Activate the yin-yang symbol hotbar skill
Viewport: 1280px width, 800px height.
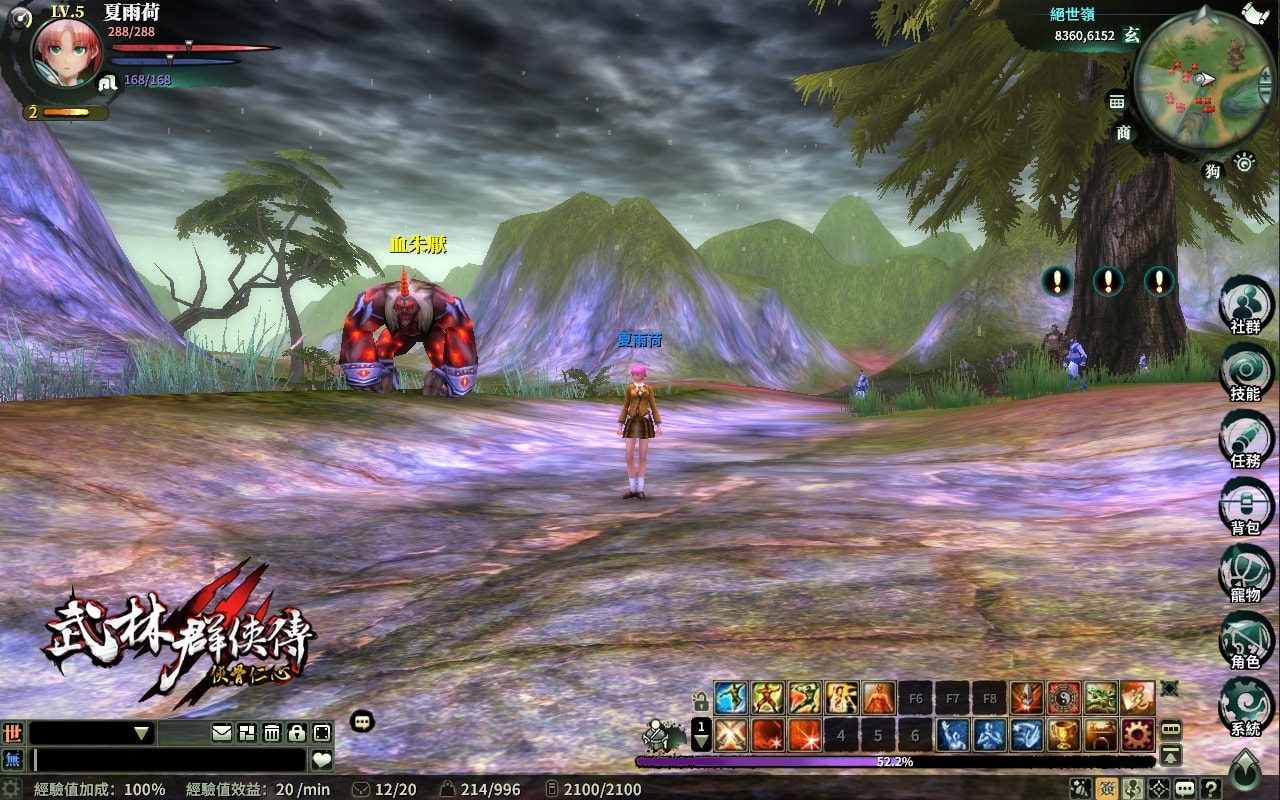pyautogui.click(x=1064, y=697)
